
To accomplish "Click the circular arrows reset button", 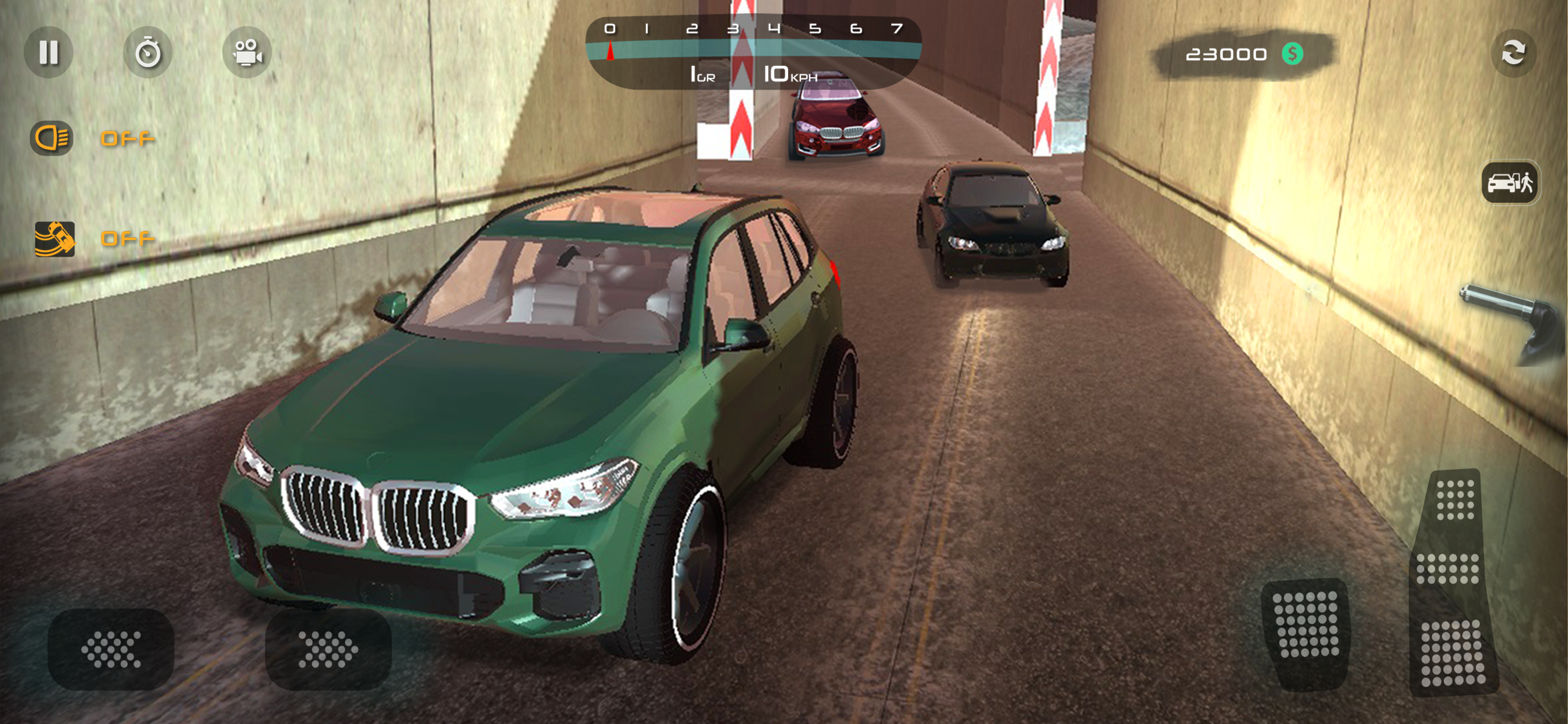I will point(1513,52).
